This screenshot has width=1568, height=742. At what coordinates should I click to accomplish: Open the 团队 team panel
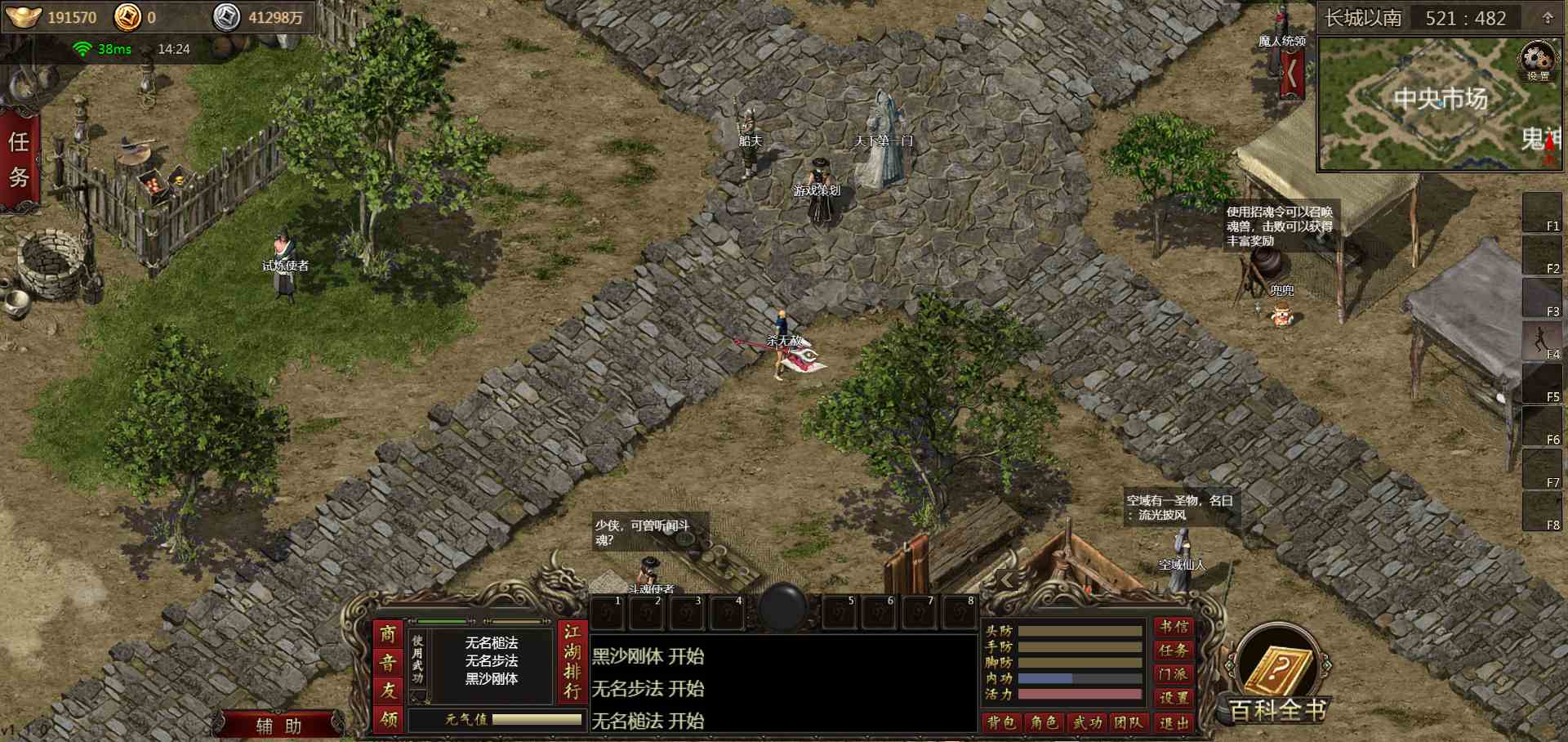1129,722
